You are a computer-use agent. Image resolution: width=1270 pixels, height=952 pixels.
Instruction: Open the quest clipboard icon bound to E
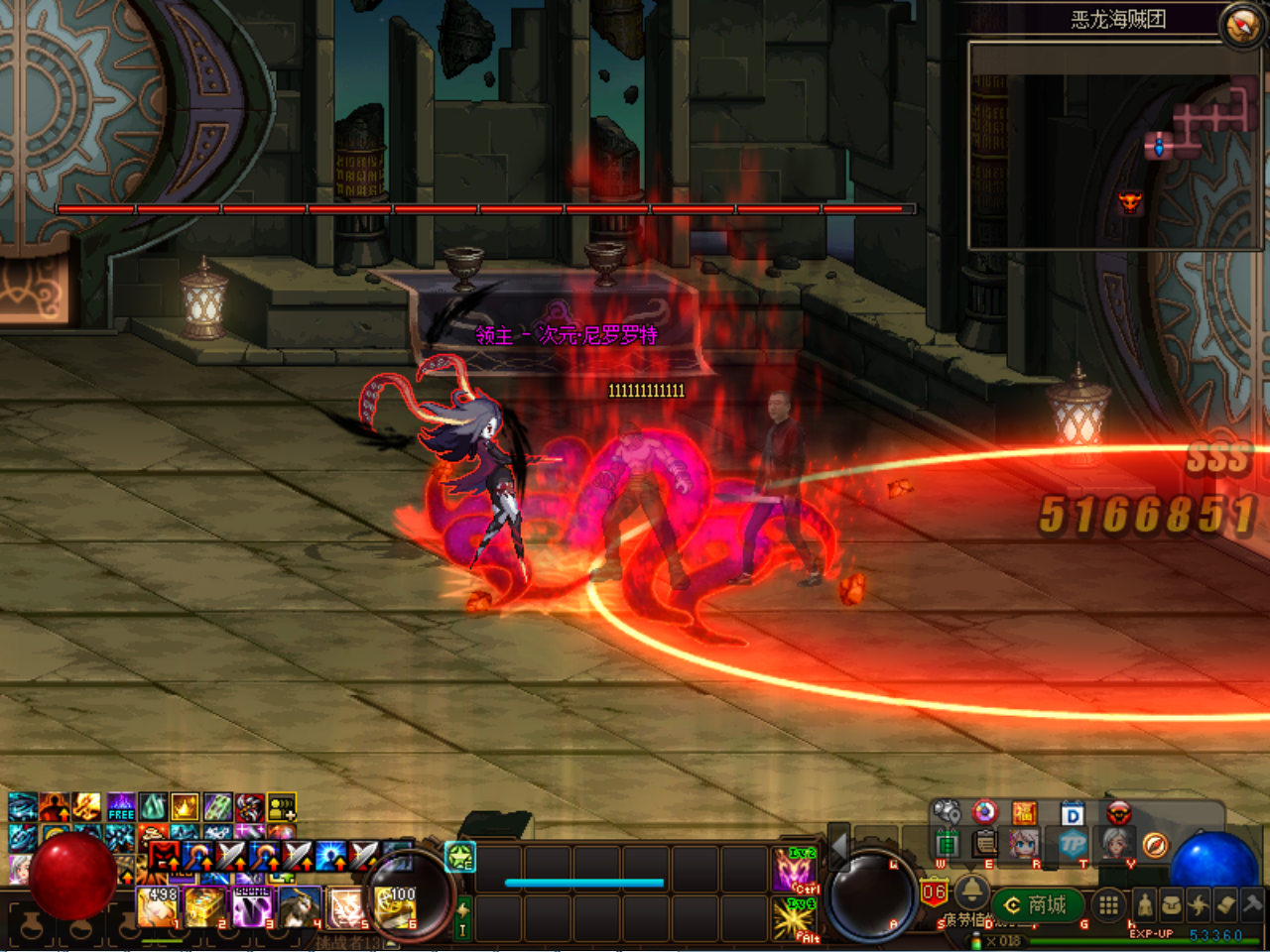[984, 844]
